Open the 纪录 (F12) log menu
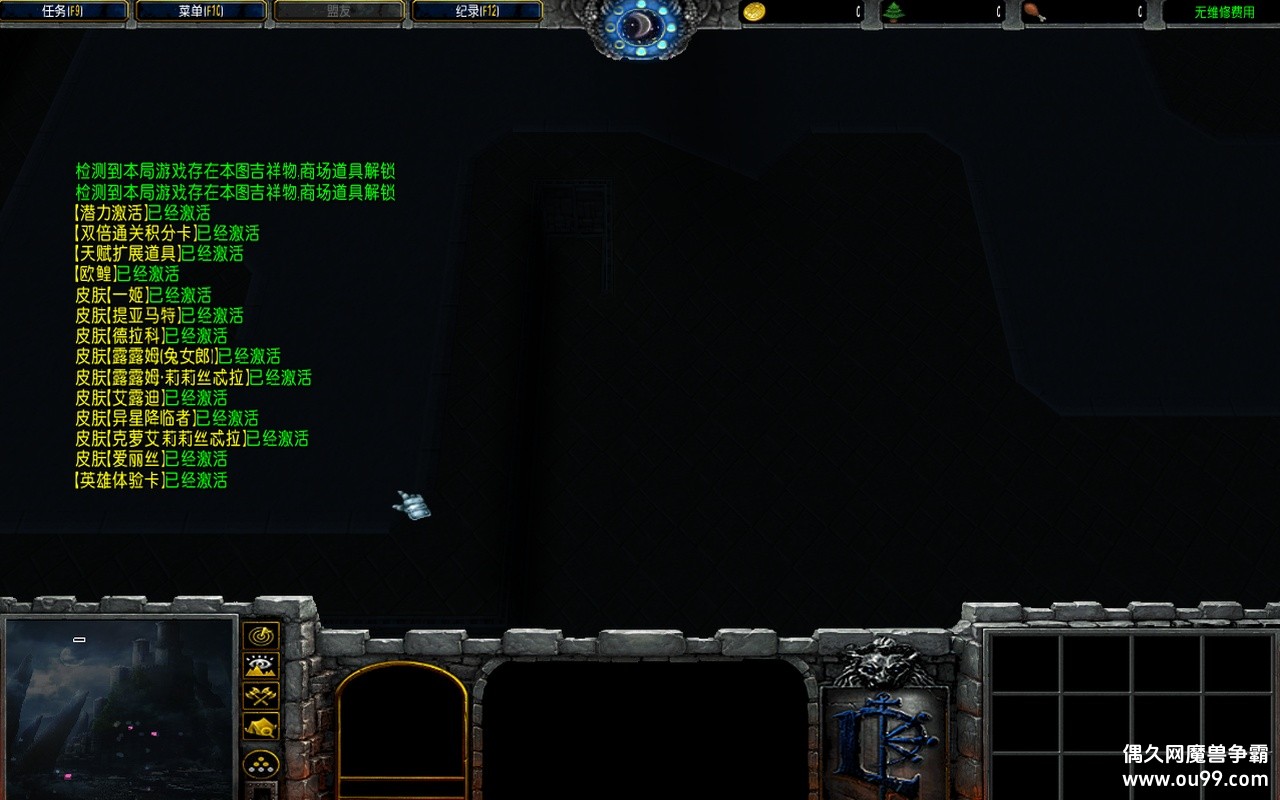The width and height of the screenshot is (1280, 800). pos(477,11)
